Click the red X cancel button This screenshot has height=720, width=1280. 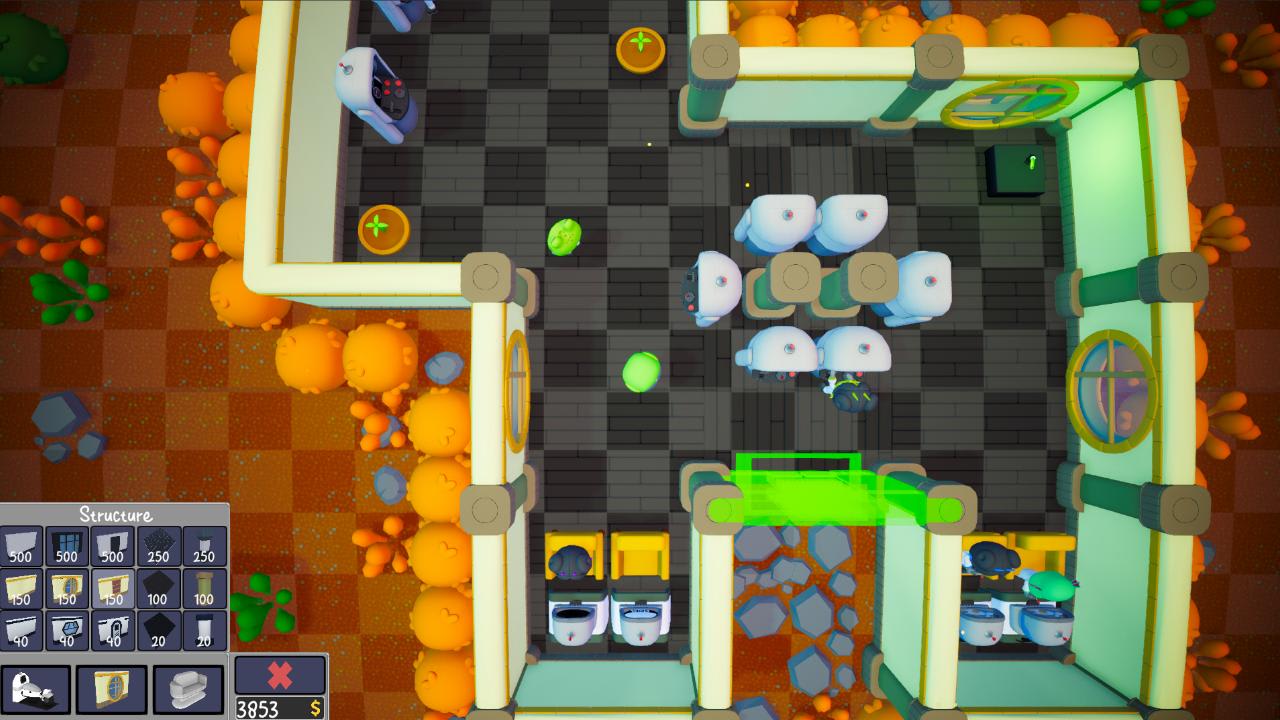tap(281, 673)
